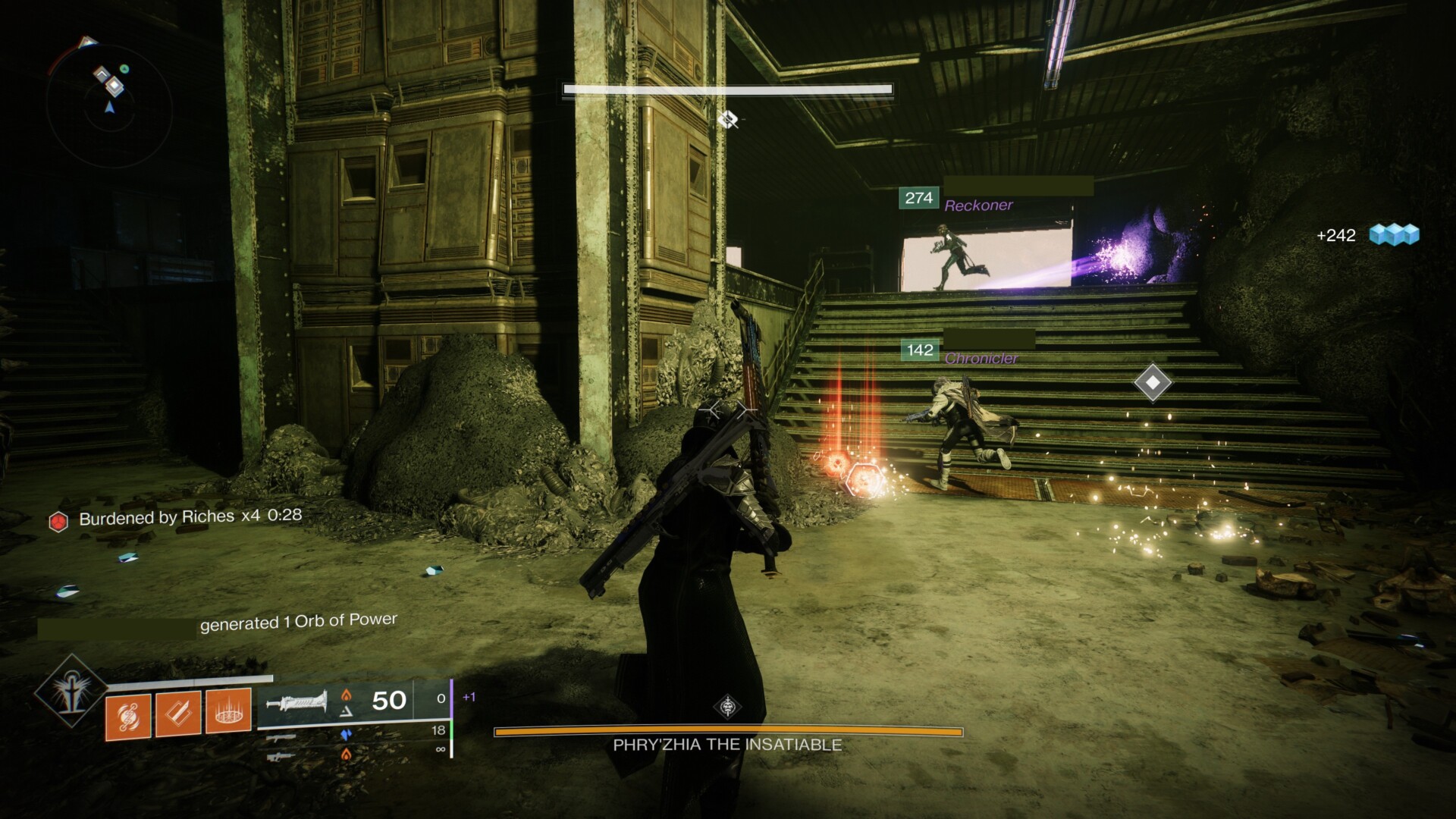Click the blue motes currency icon
This screenshot has height=819, width=1456.
[x=1394, y=234]
